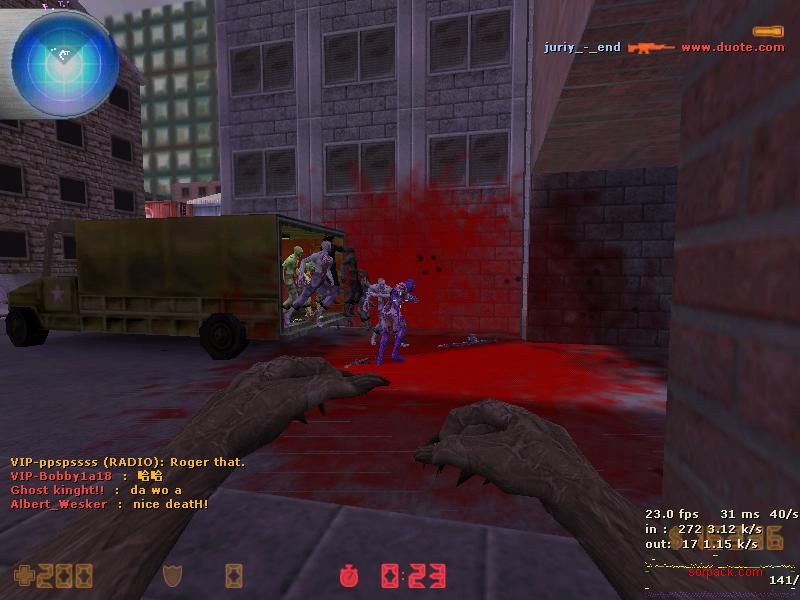Screen dimensions: 800x600
Task: Click the net graph fps readout panel
Action: (720, 529)
